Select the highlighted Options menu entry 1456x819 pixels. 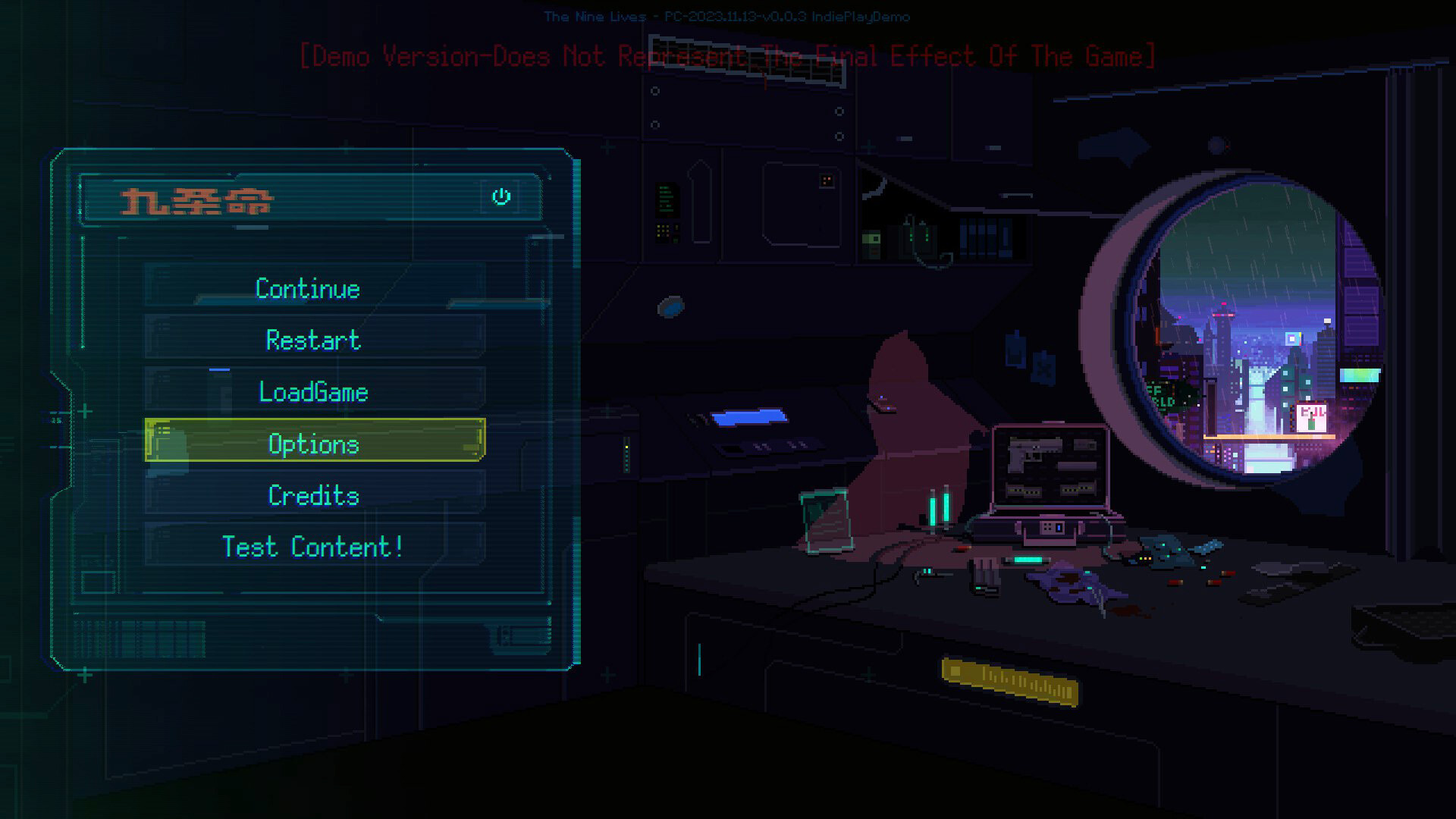314,444
